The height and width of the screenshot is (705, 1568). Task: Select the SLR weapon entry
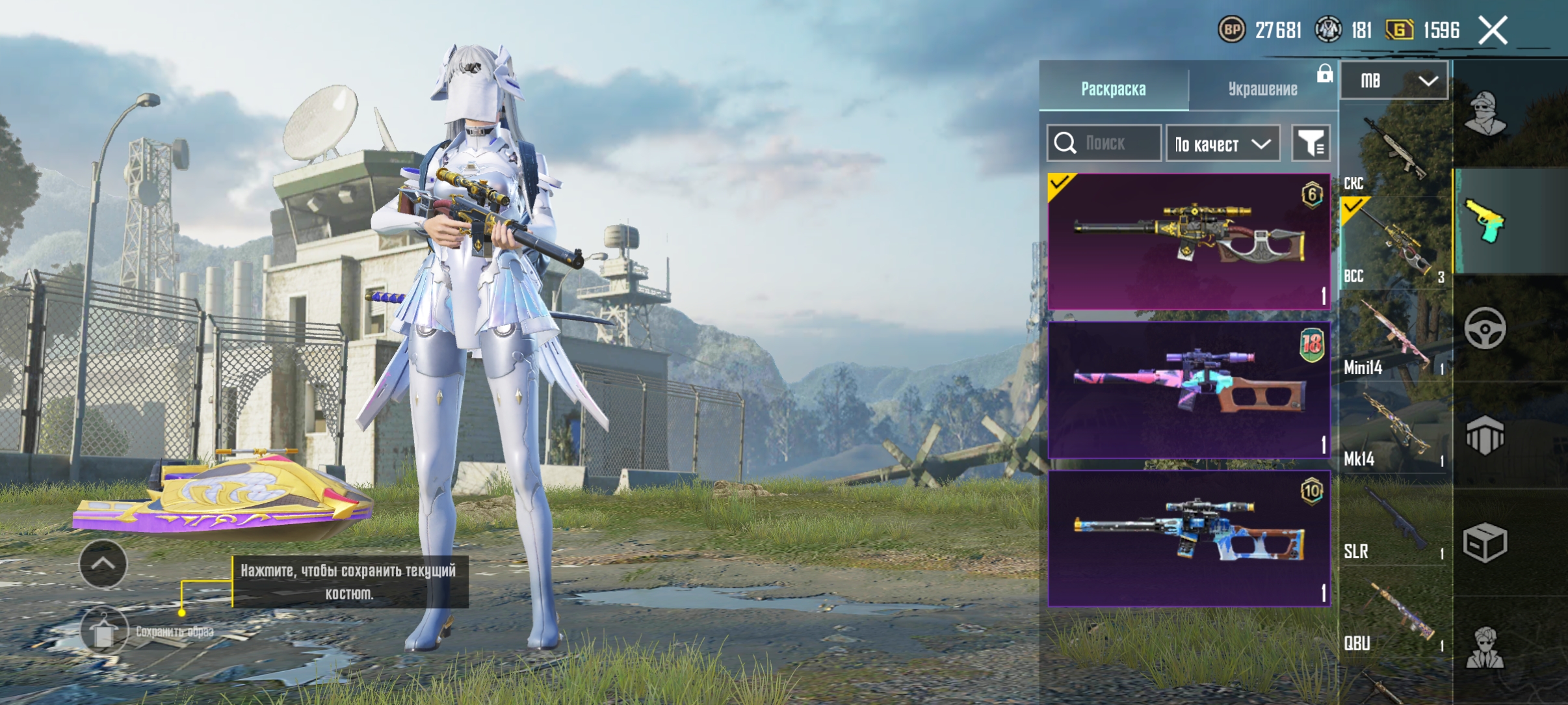coord(1394,521)
